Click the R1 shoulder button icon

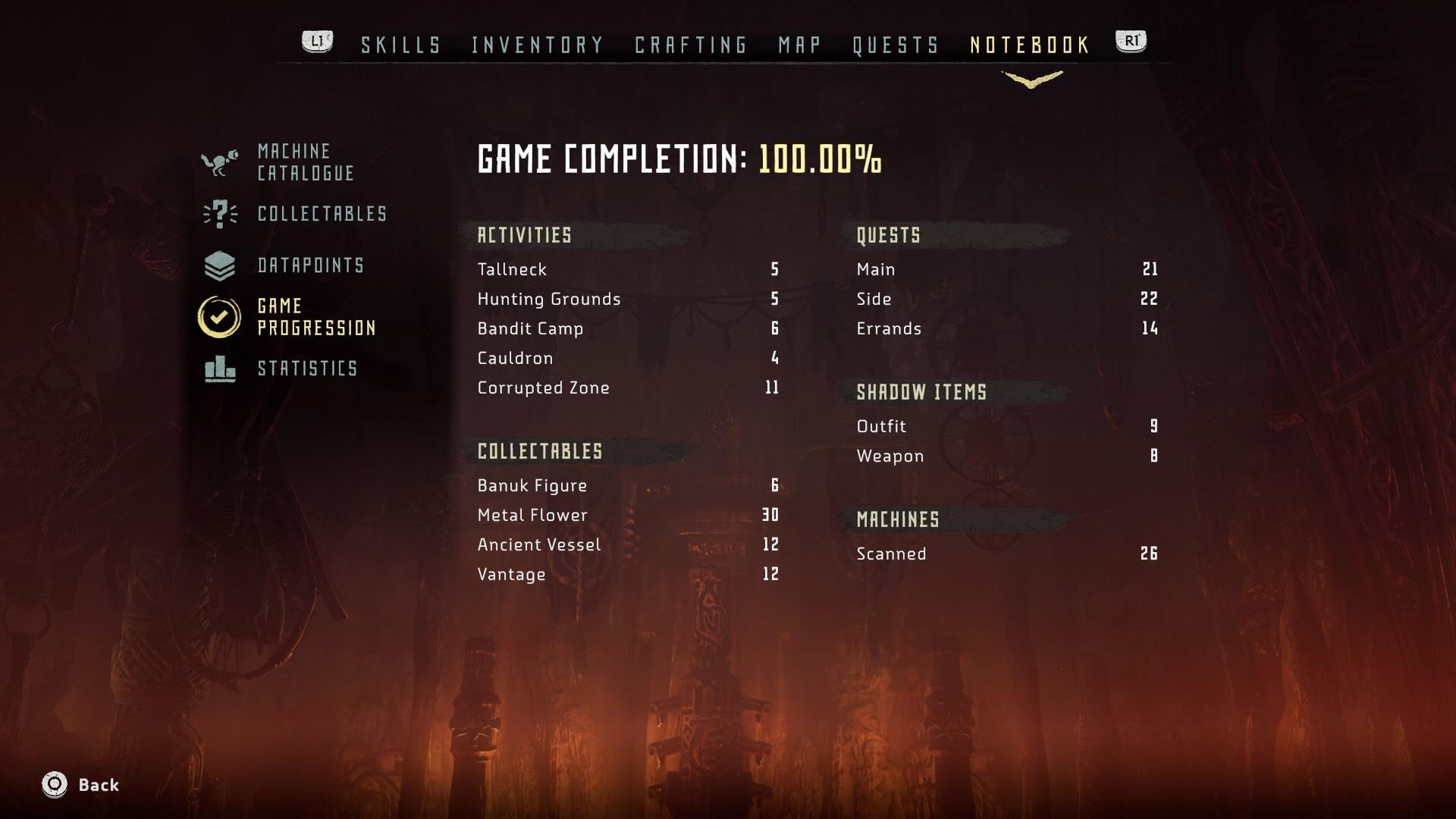click(1131, 42)
